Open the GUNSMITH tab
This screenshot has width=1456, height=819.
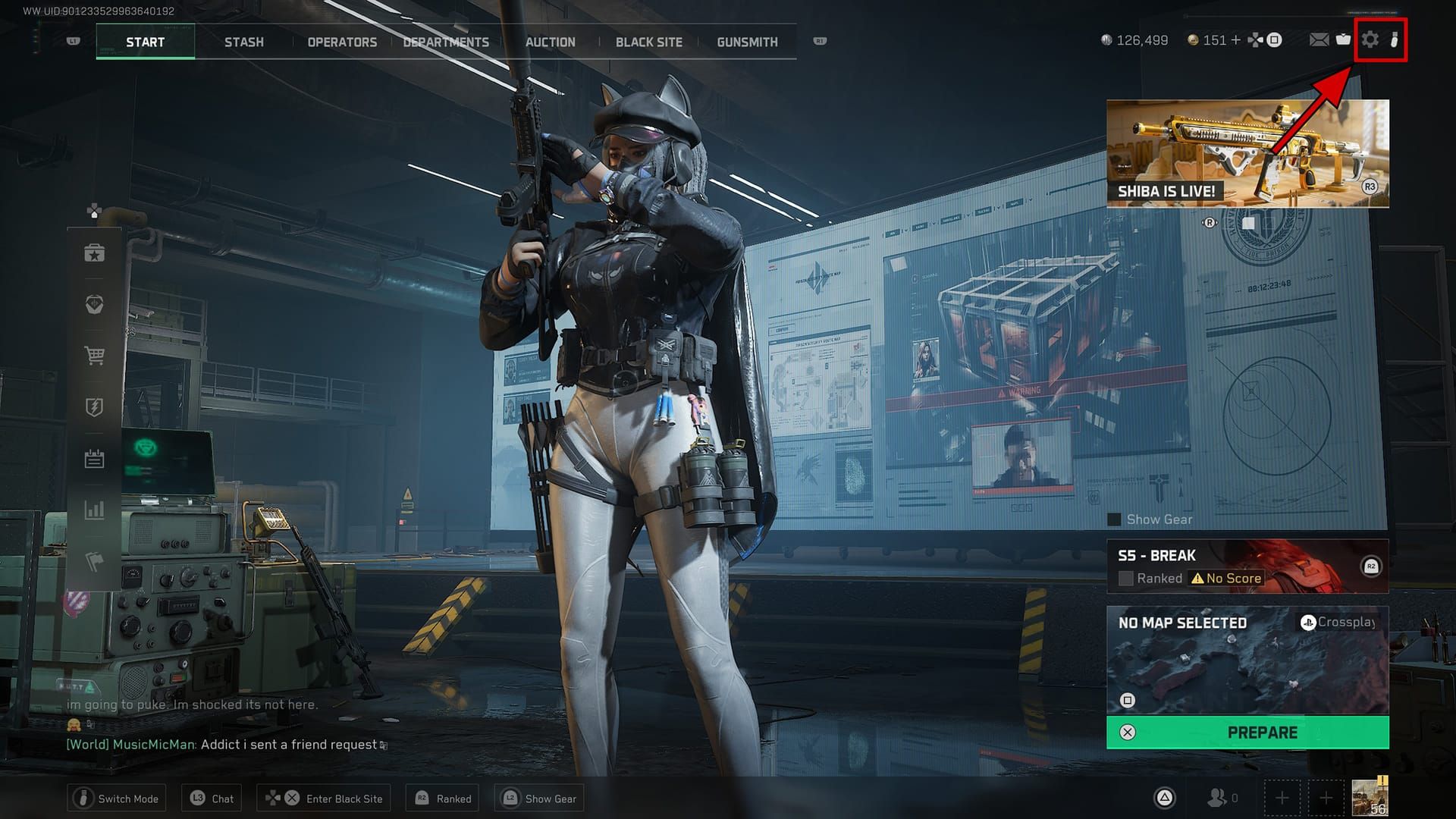click(747, 42)
